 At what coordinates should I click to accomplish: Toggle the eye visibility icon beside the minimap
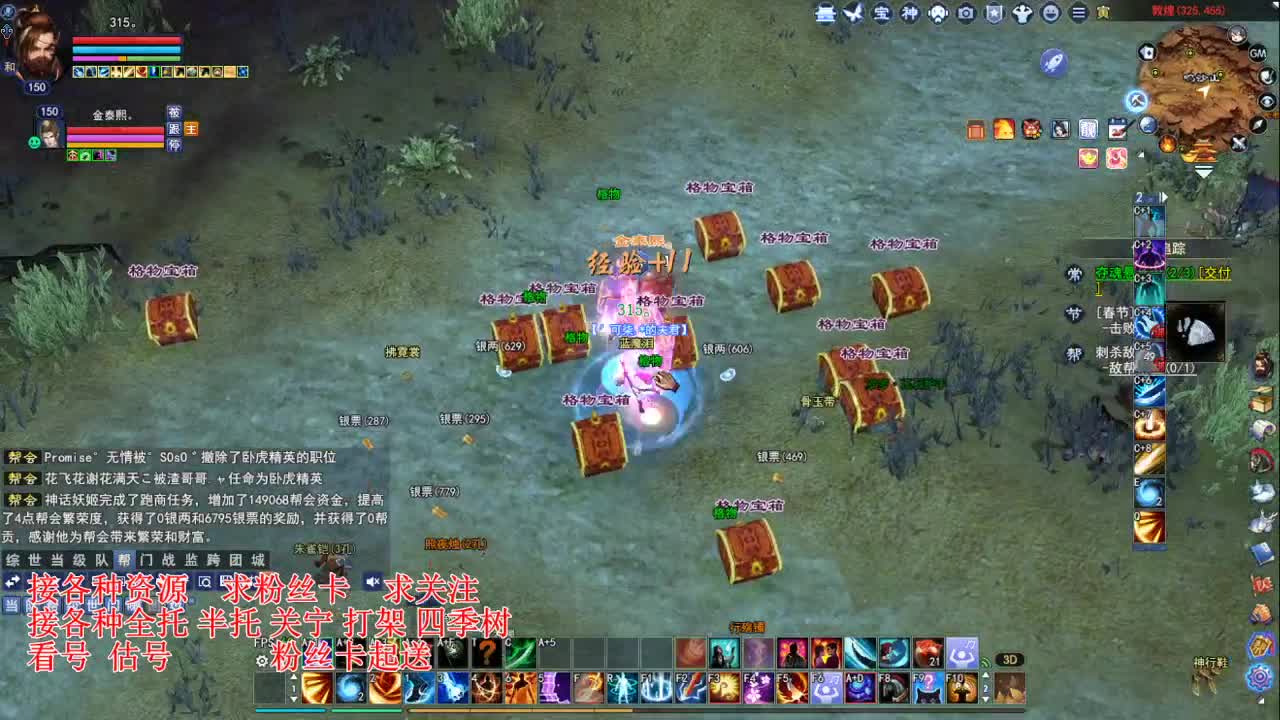(1265, 100)
